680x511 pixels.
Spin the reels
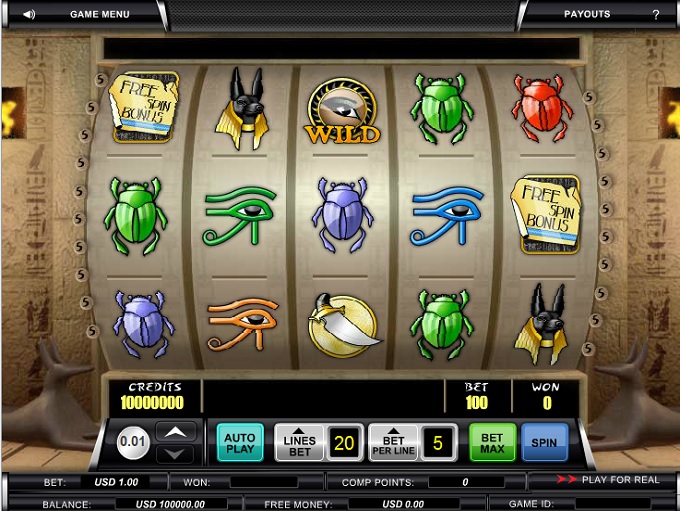[545, 441]
